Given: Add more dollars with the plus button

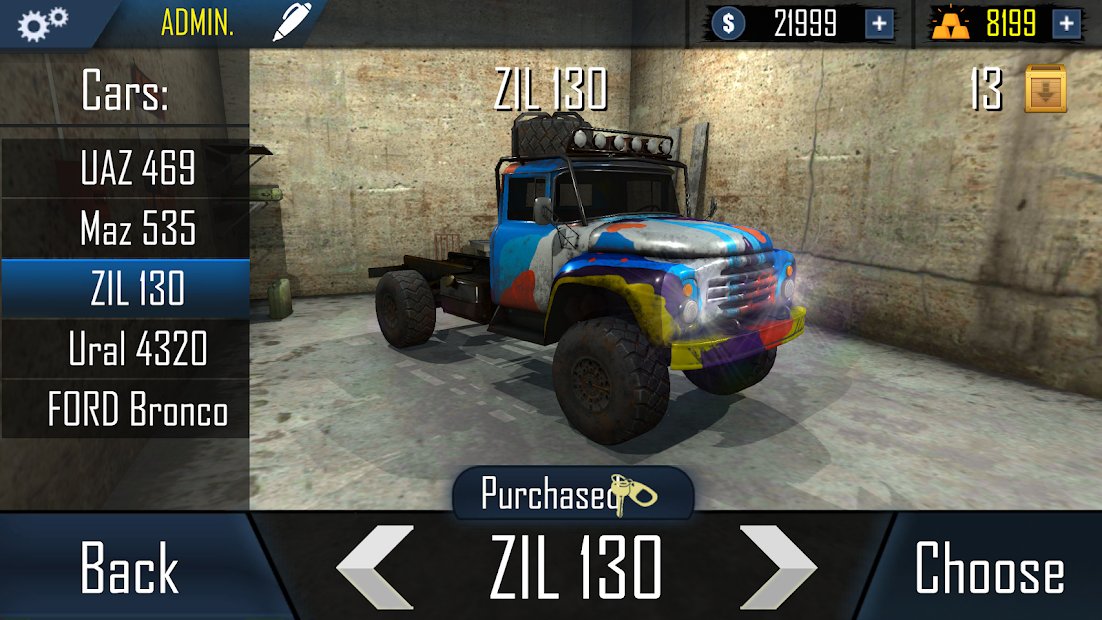Looking at the screenshot, I should coord(879,24).
